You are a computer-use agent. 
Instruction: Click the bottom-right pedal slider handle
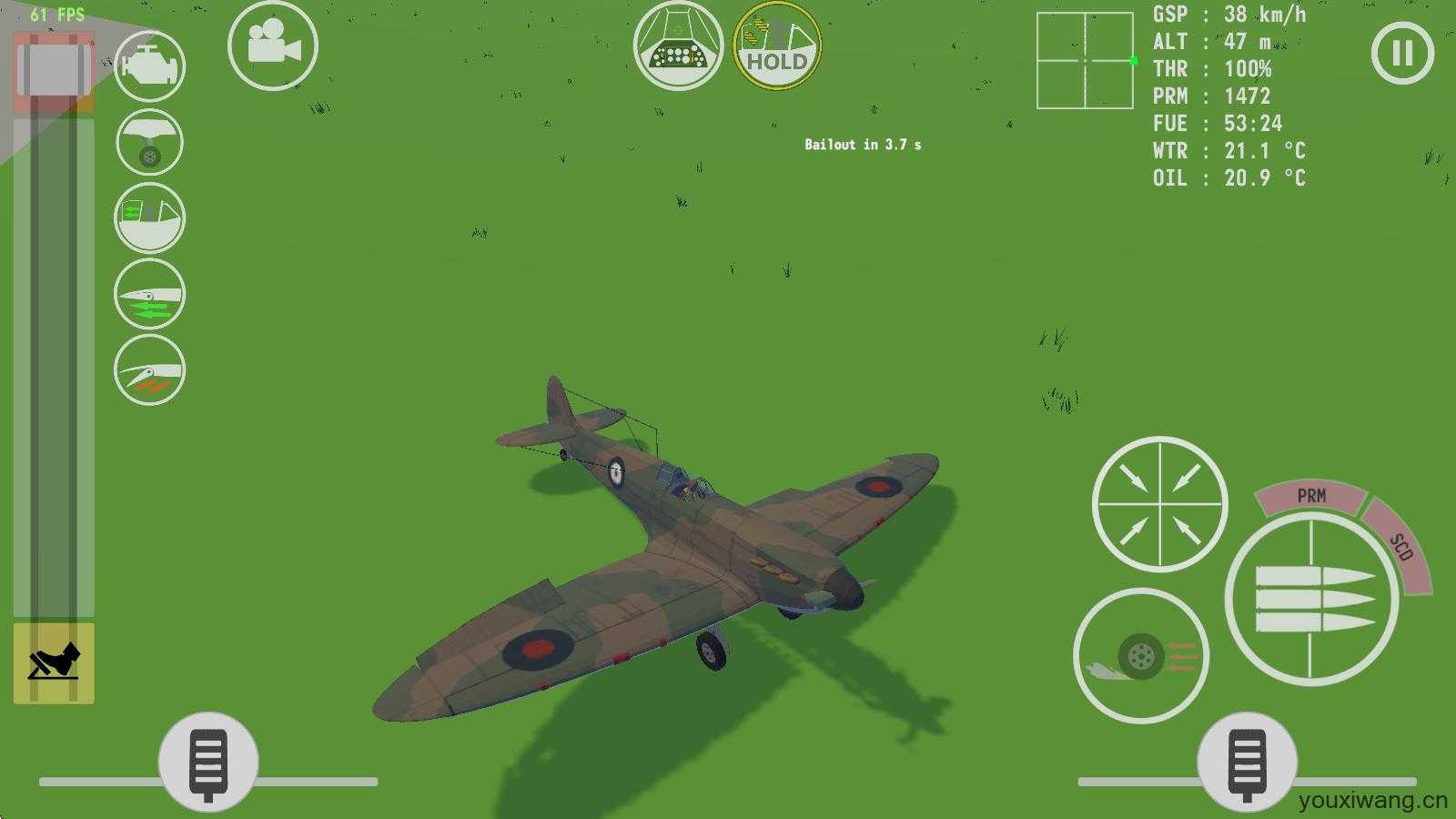[x=1247, y=762]
